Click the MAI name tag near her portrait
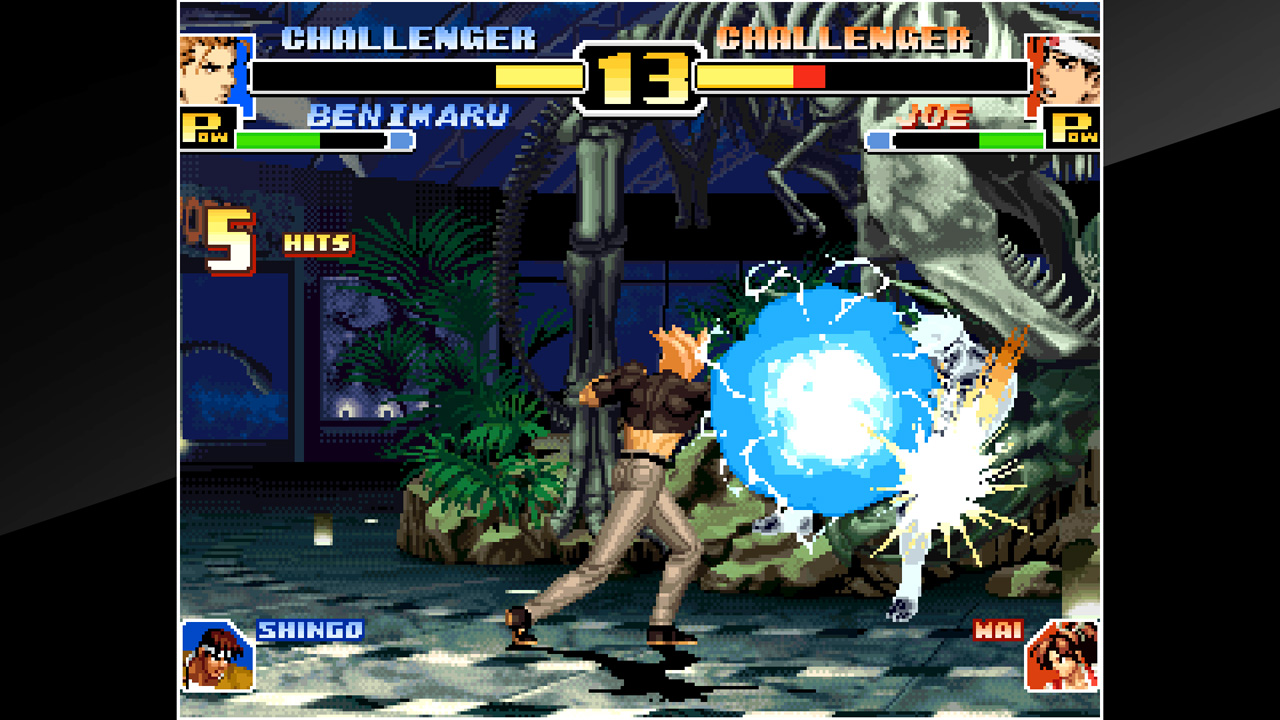 coord(996,631)
